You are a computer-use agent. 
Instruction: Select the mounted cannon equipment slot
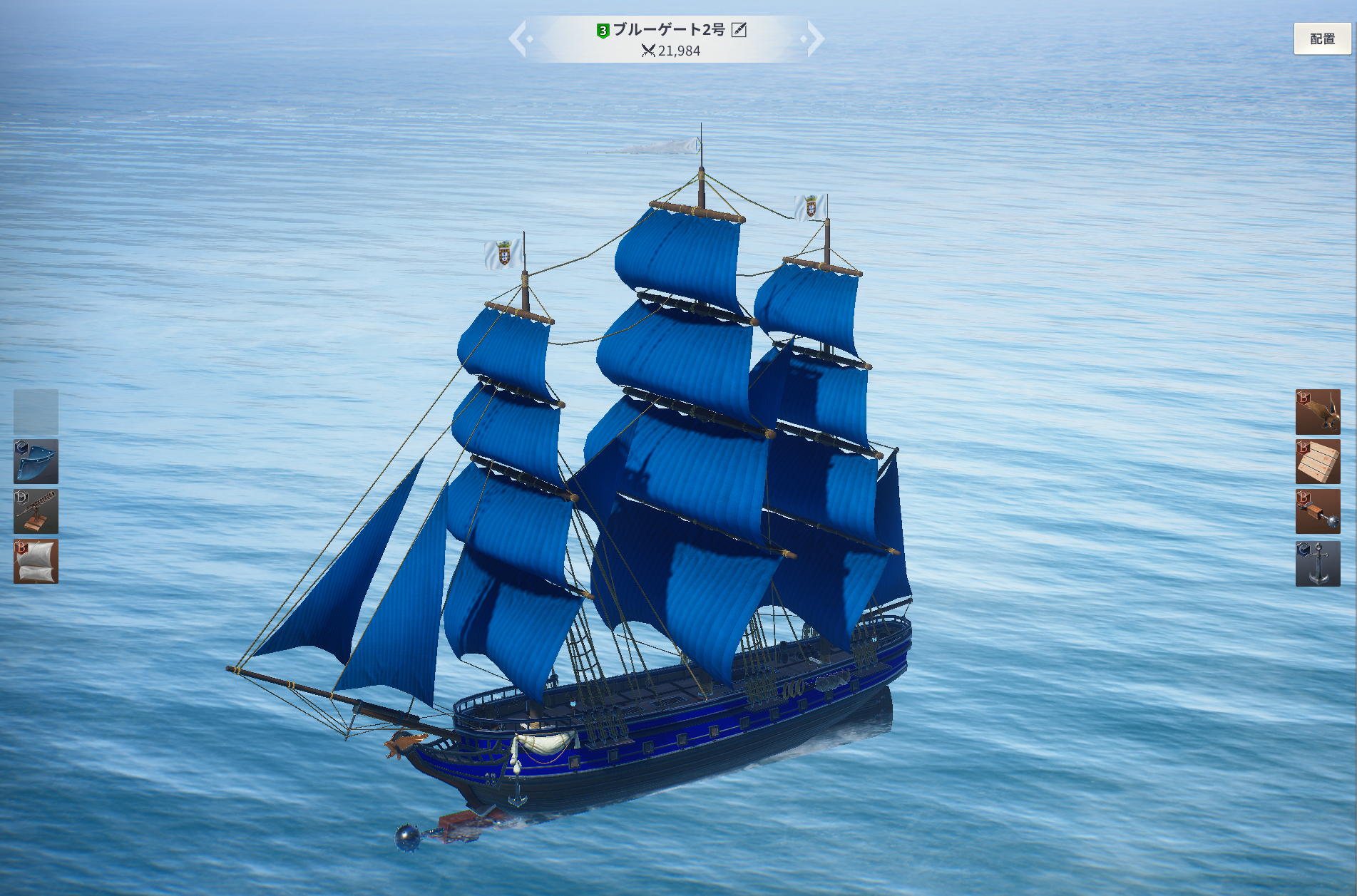point(36,512)
